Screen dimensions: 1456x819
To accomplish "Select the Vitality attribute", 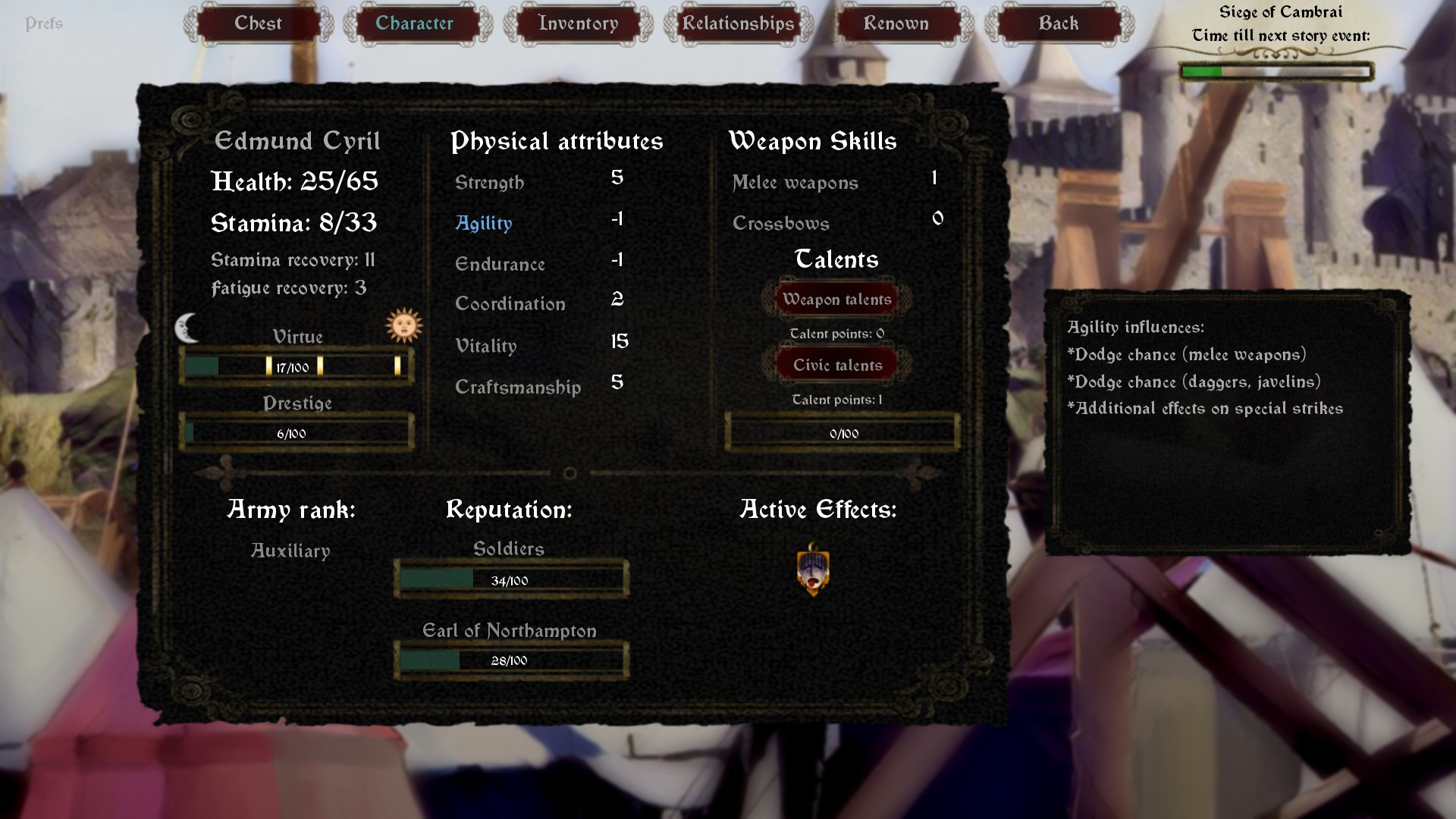I will pyautogui.click(x=485, y=346).
